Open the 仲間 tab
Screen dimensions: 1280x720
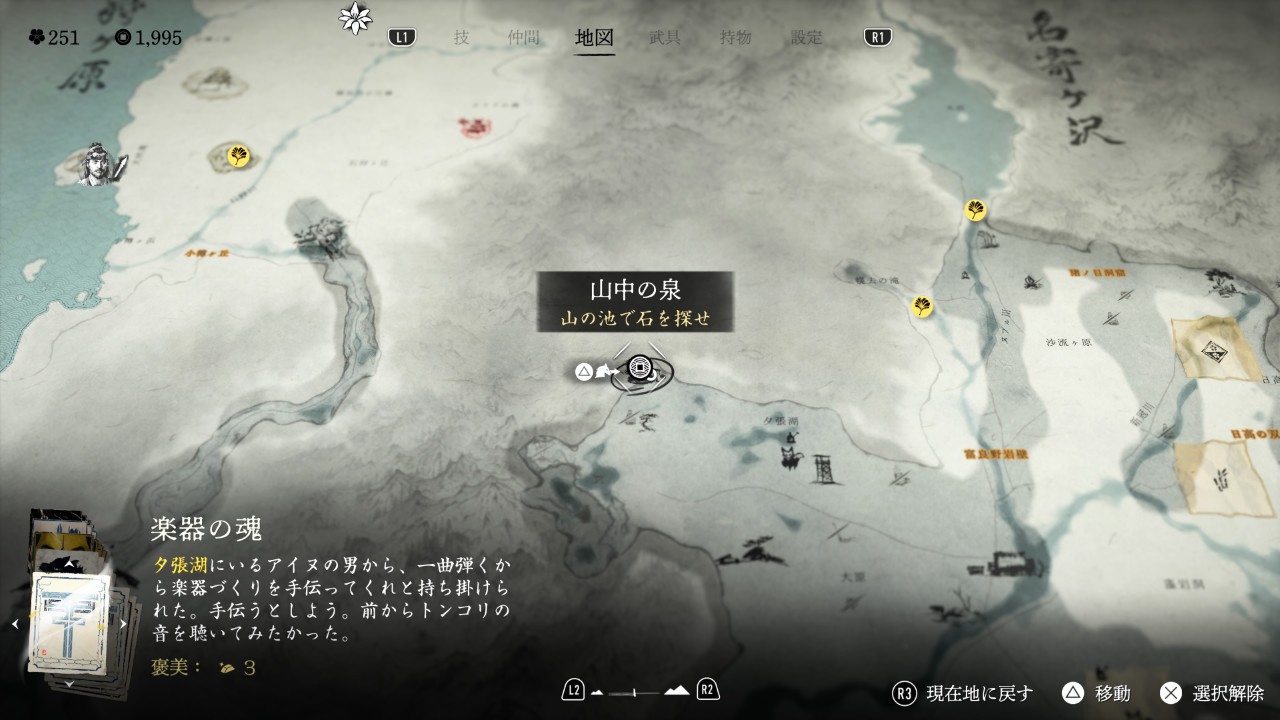[523, 38]
